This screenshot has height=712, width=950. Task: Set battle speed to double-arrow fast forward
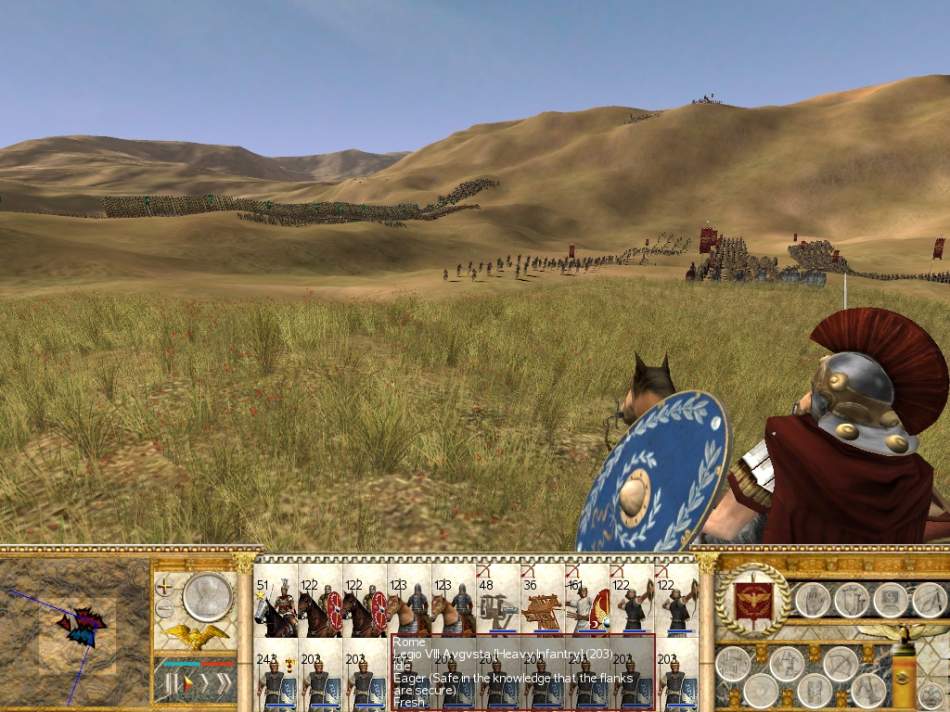point(221,683)
